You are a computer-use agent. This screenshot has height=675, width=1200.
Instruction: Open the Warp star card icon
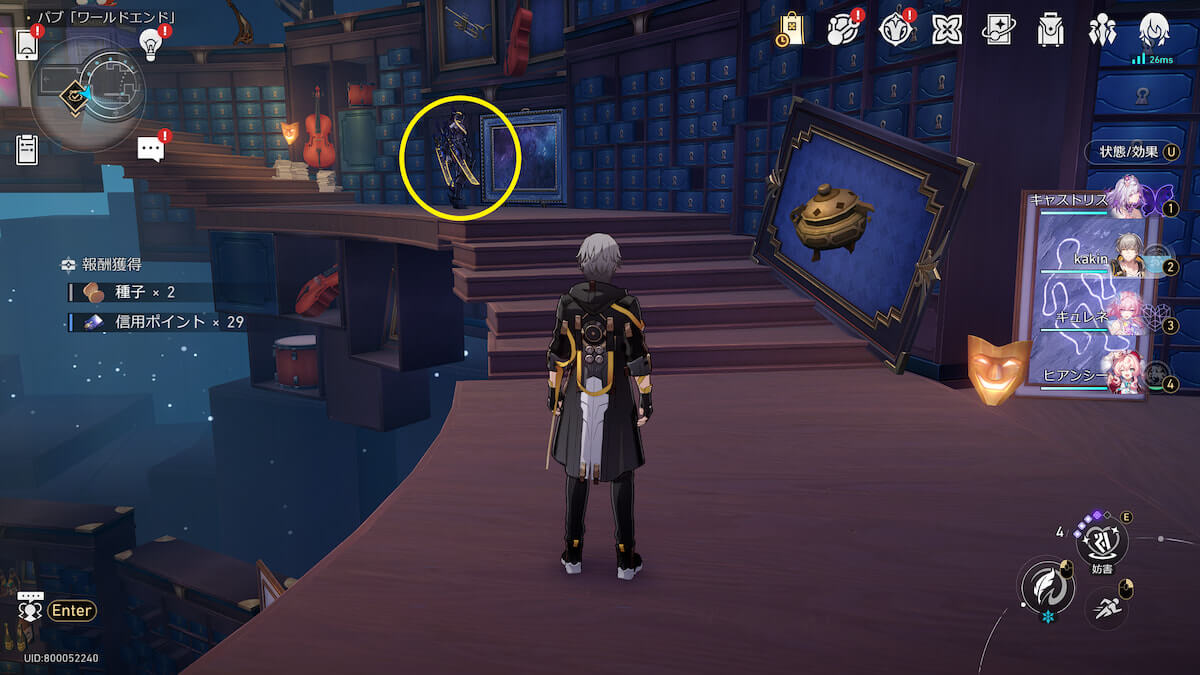(998, 29)
